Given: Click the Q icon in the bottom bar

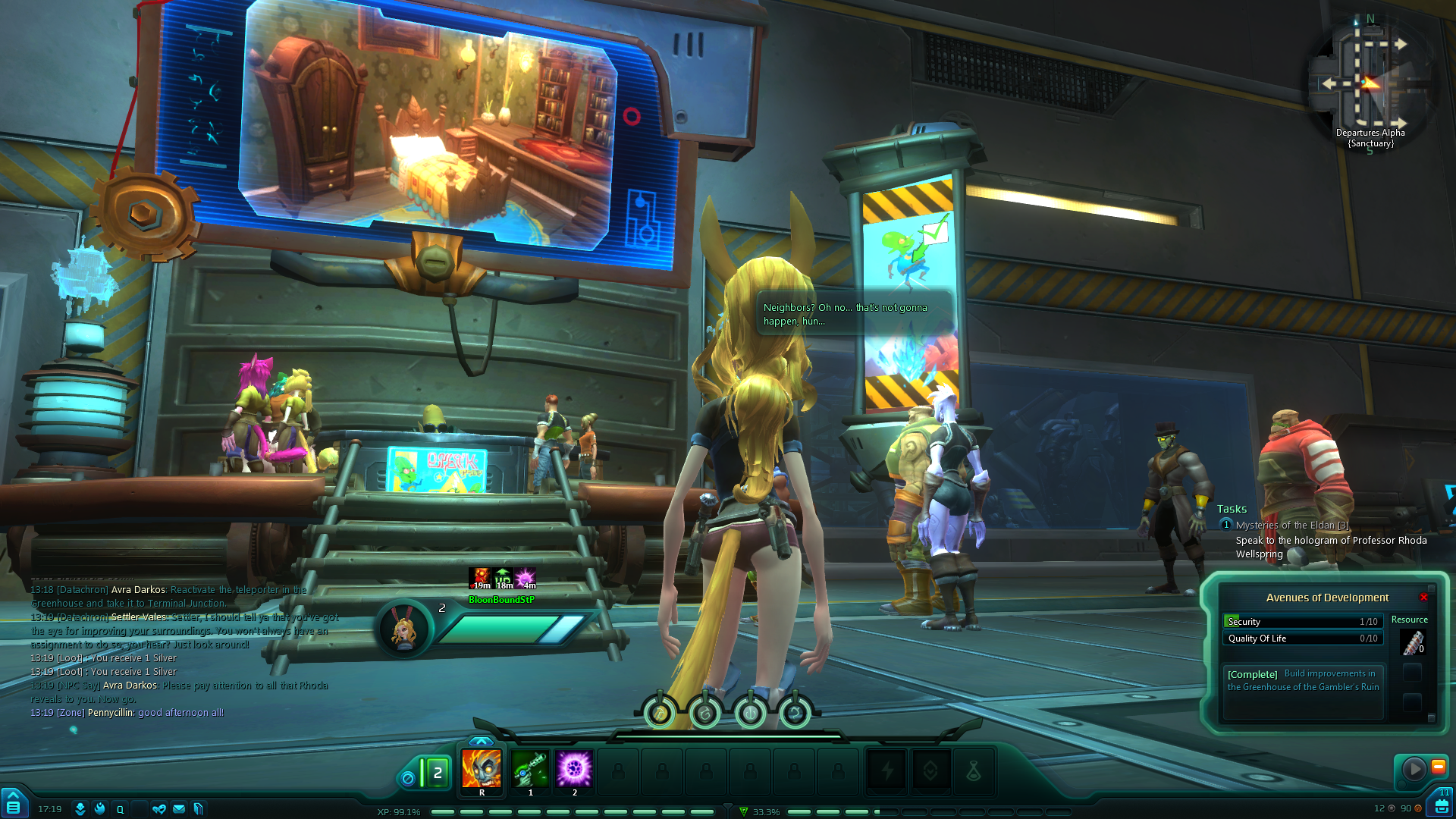Looking at the screenshot, I should [120, 809].
